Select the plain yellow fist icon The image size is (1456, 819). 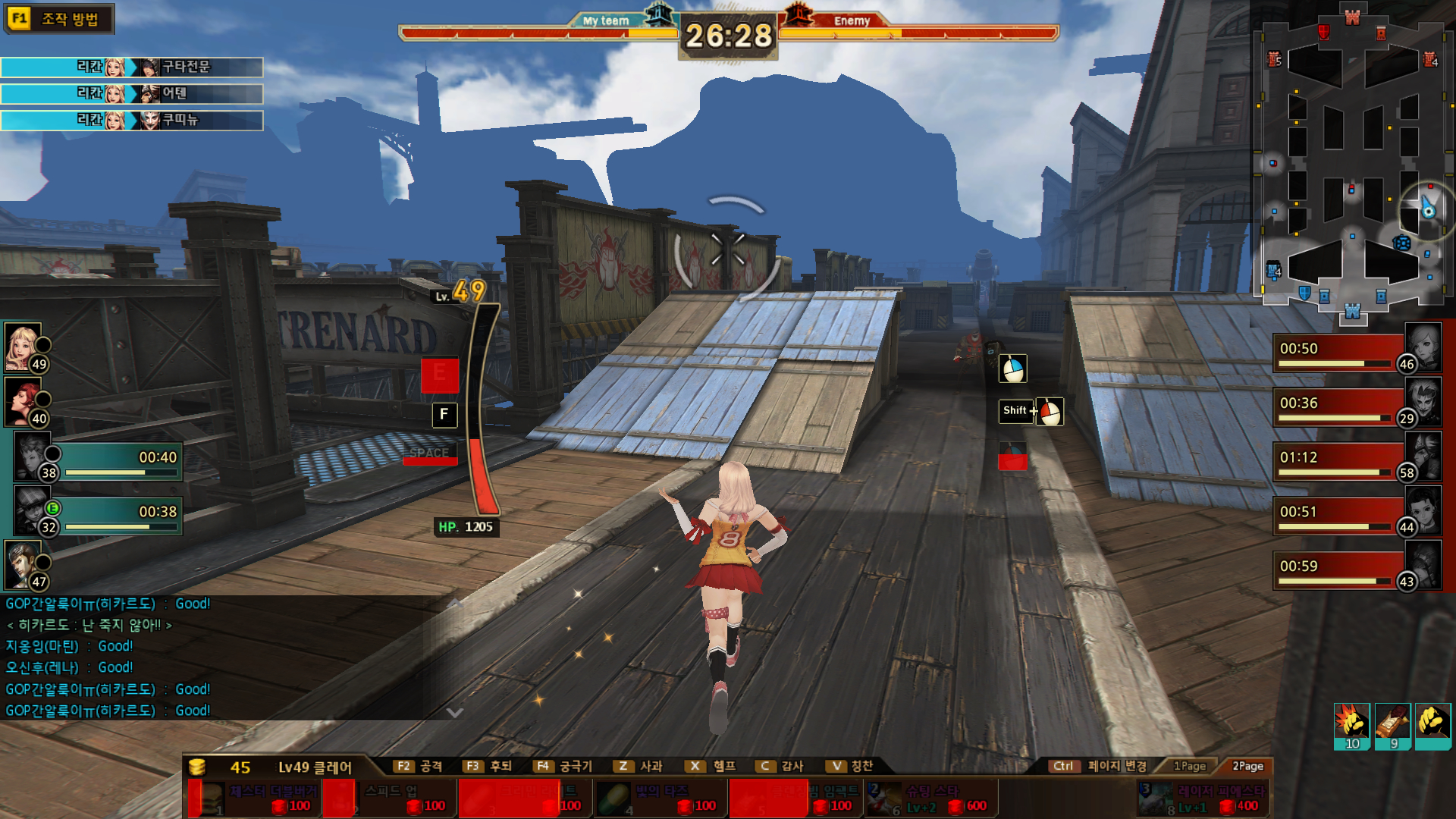1432,723
